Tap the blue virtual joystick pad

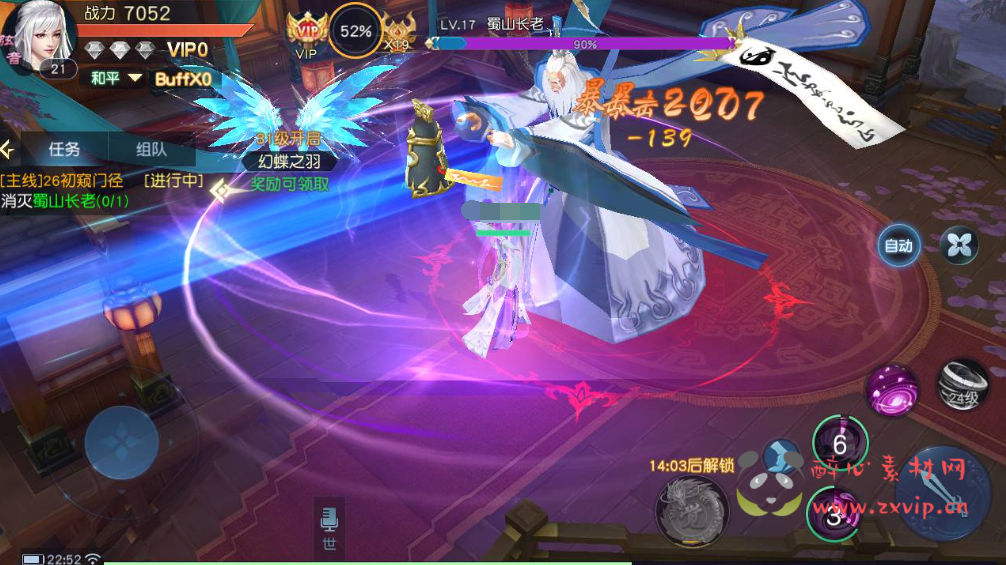pos(121,442)
